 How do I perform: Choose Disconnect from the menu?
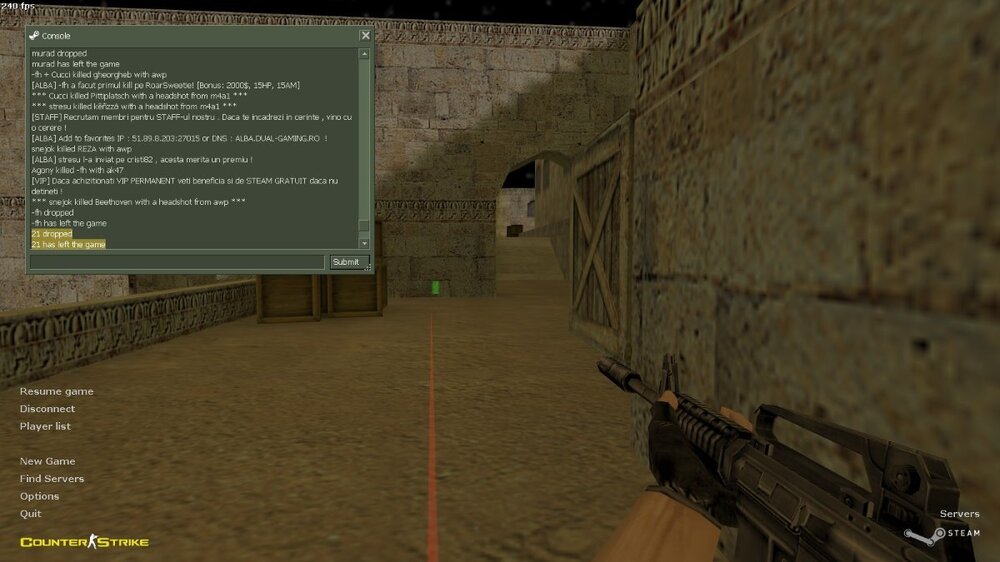(47, 409)
